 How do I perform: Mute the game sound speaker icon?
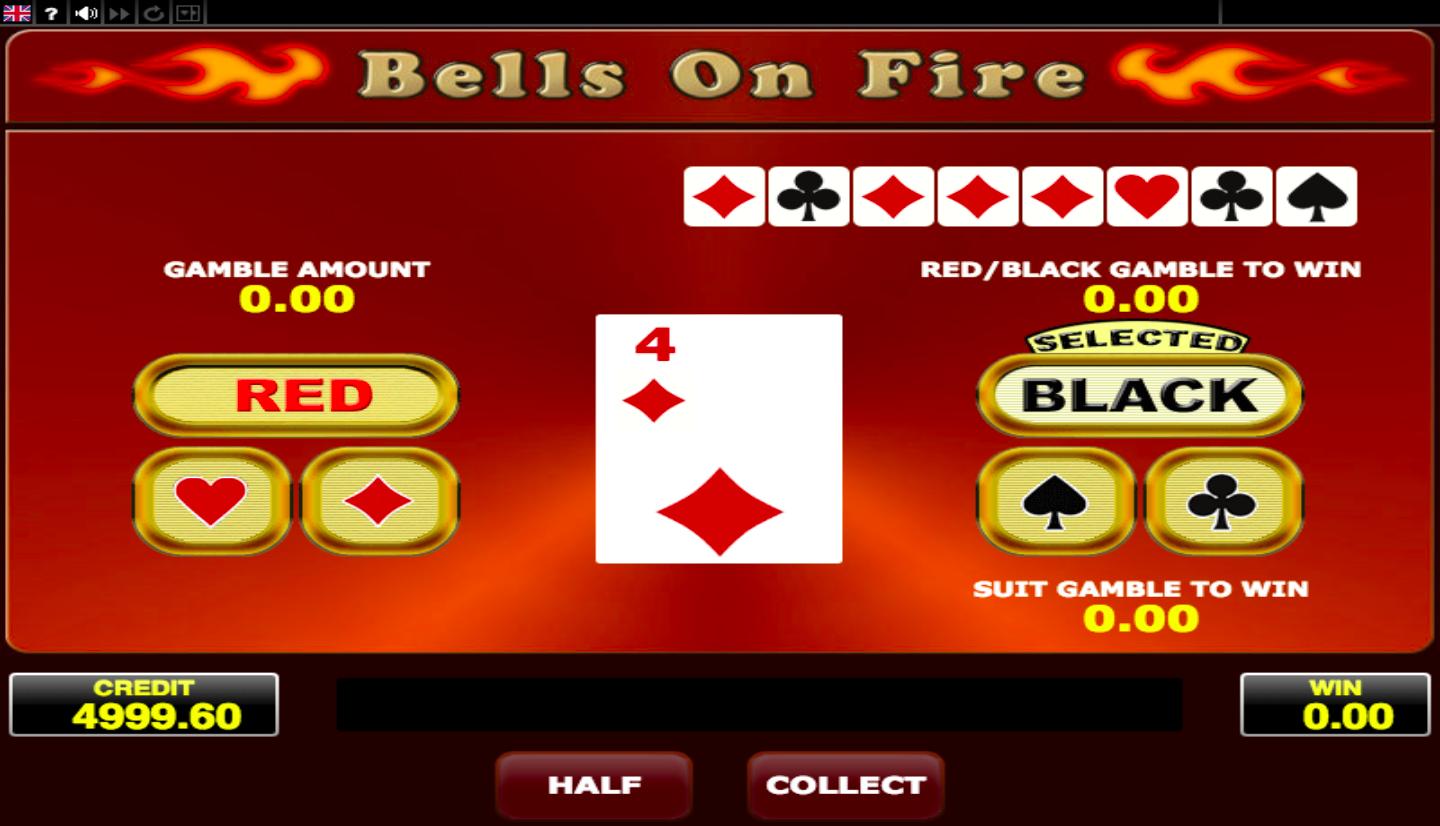pos(84,12)
